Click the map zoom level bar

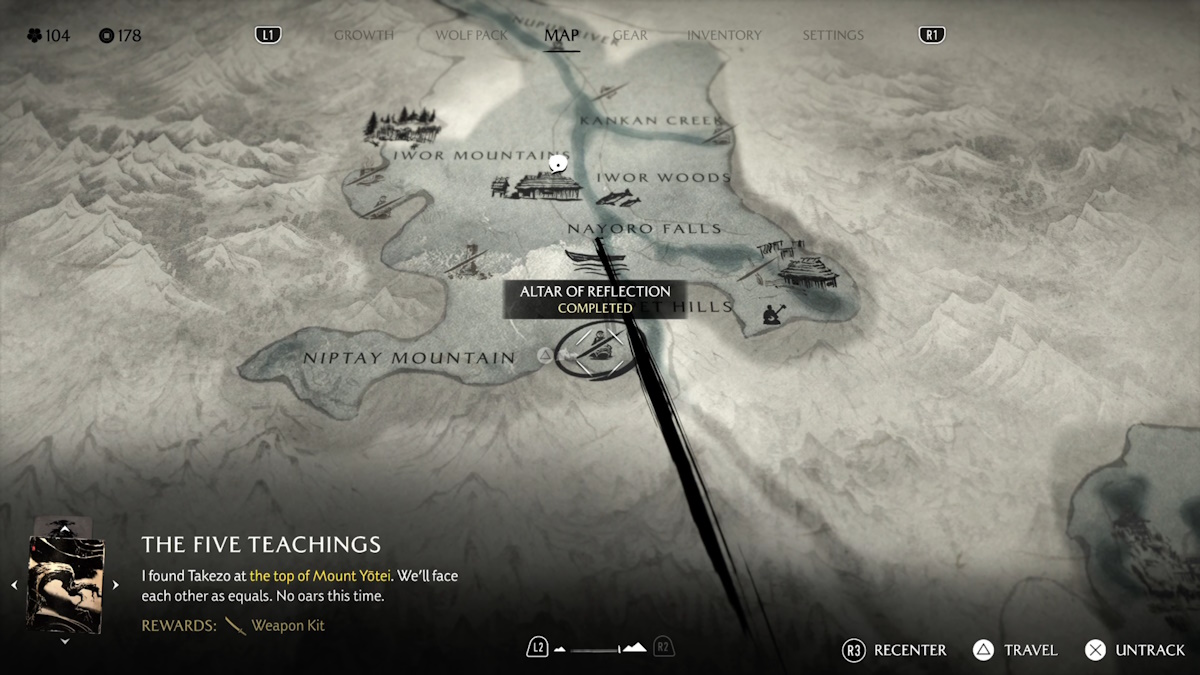[600, 649]
